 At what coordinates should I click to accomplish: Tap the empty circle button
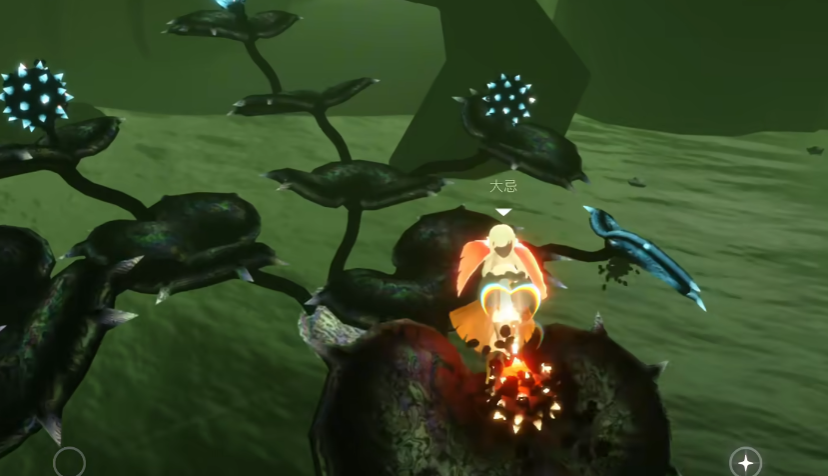tap(69, 462)
